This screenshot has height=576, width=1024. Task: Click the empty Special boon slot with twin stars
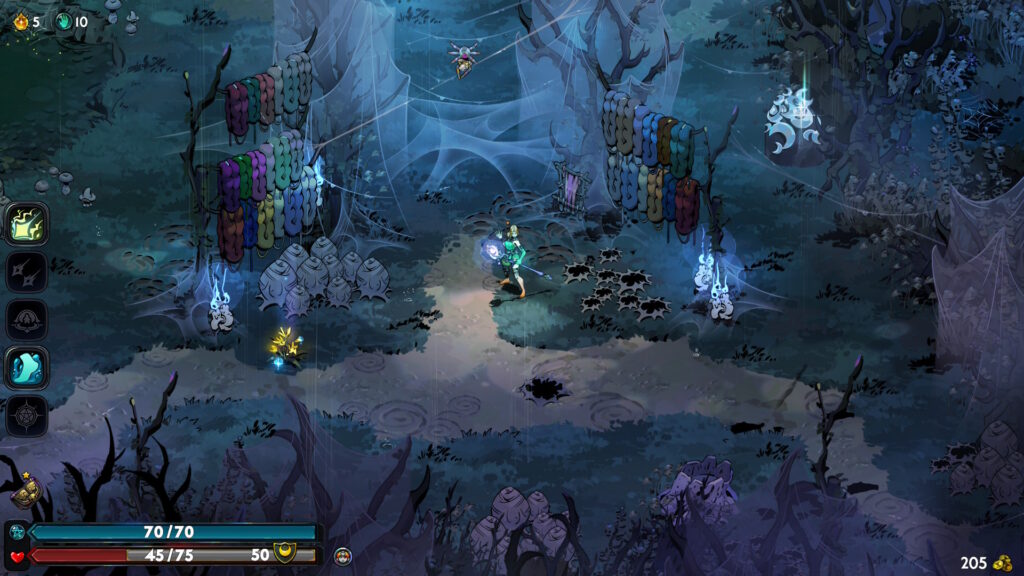click(27, 271)
